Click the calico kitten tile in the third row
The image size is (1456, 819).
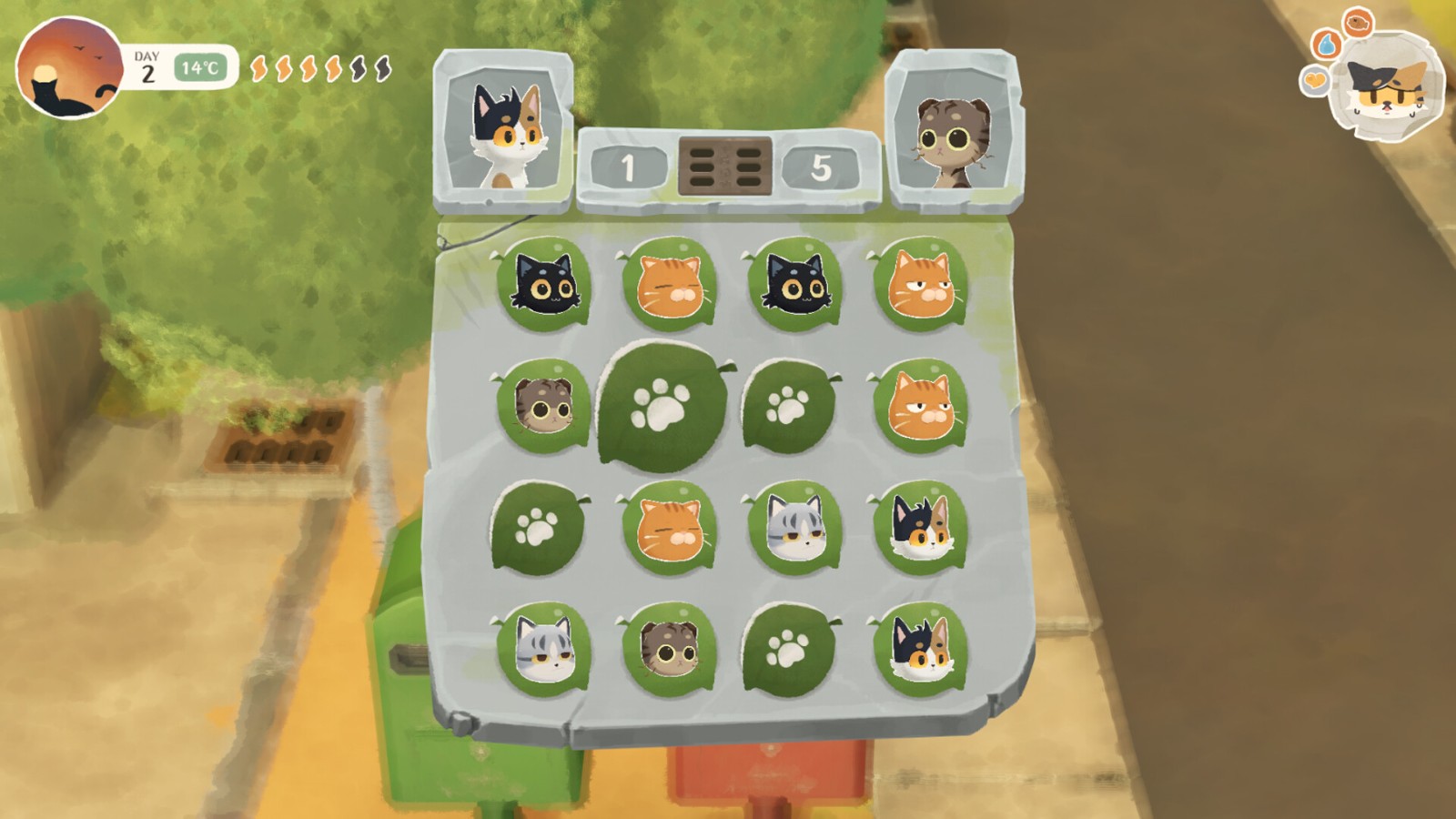pos(924,528)
